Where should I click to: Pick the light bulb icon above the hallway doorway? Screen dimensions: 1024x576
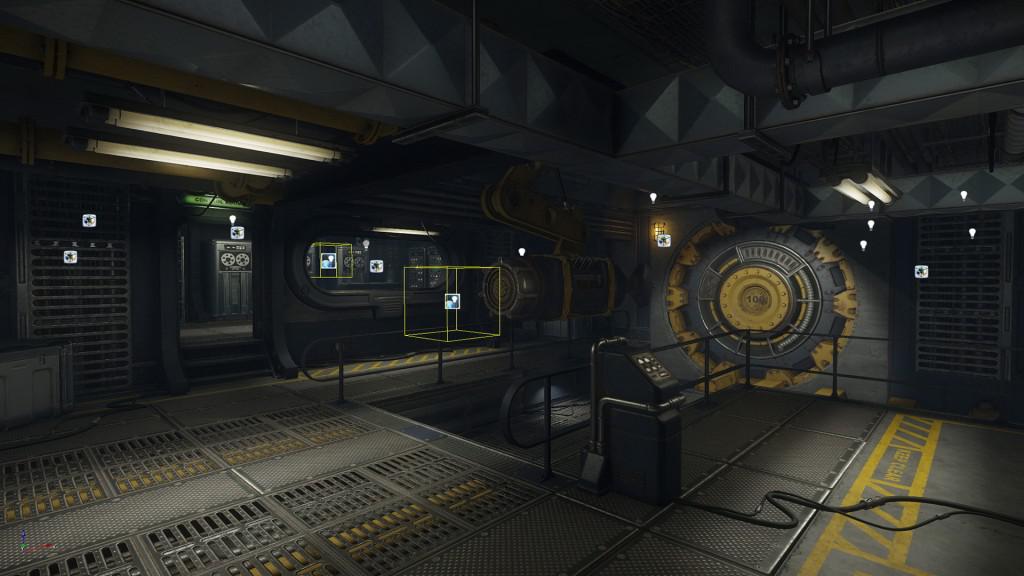233,219
